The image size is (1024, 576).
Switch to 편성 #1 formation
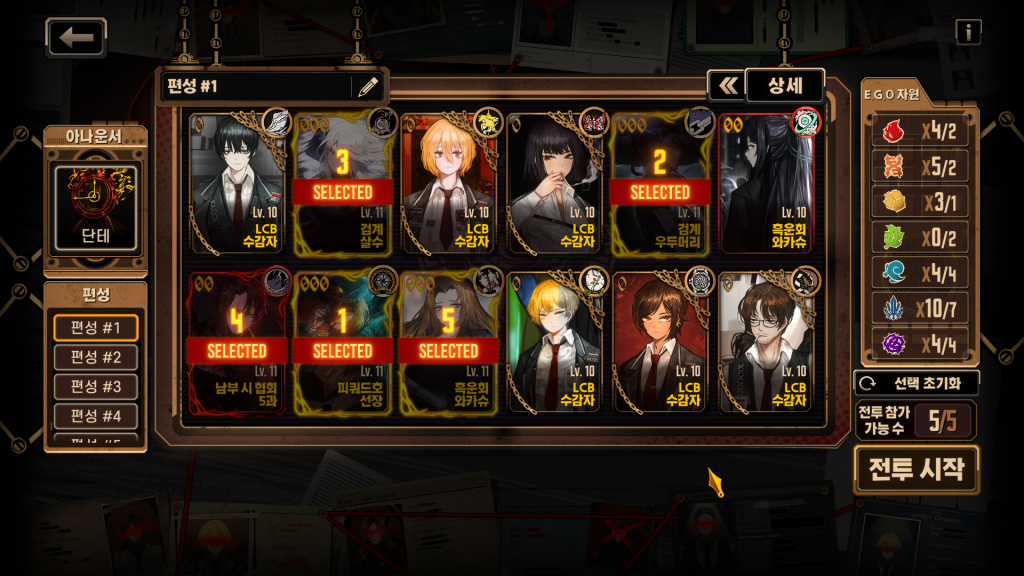click(96, 327)
